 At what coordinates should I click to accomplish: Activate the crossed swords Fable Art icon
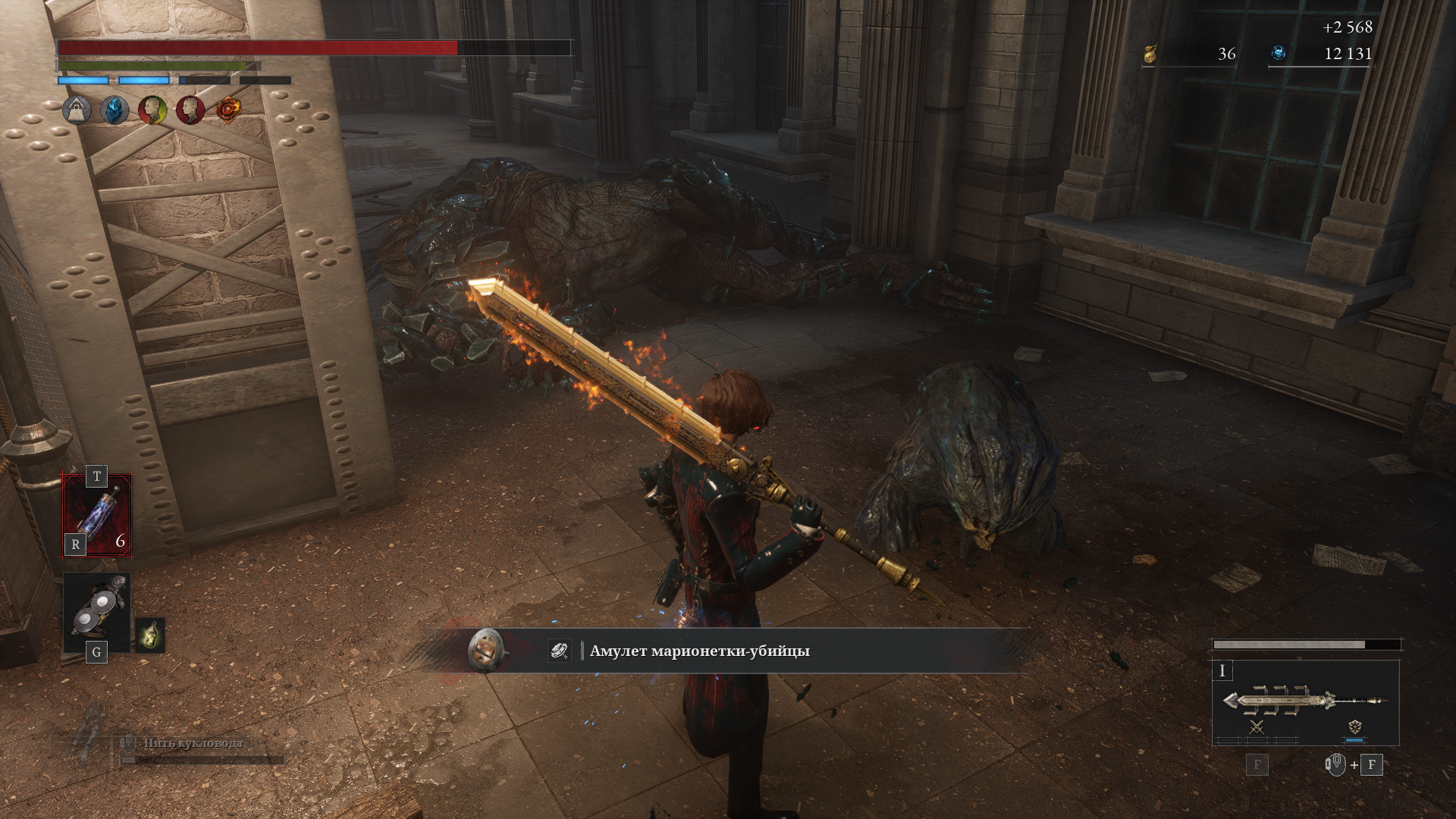(1257, 727)
